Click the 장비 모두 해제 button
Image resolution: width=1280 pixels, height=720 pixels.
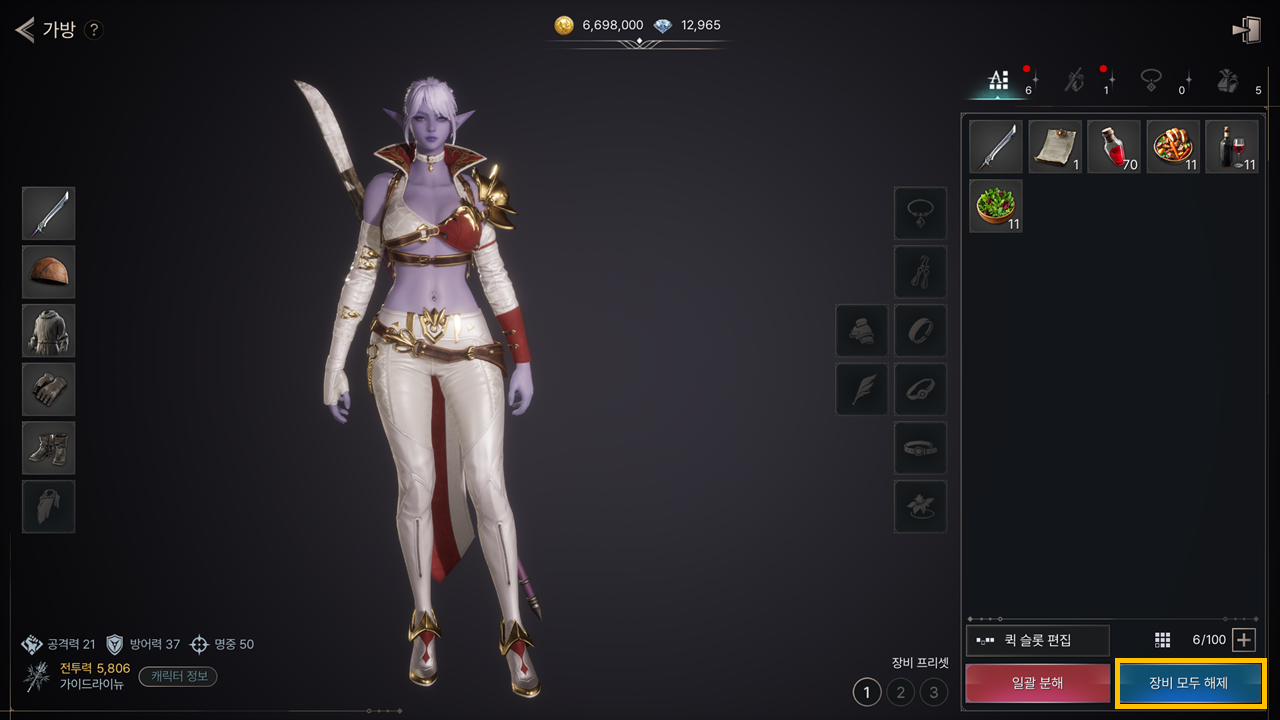pyautogui.click(x=1189, y=683)
